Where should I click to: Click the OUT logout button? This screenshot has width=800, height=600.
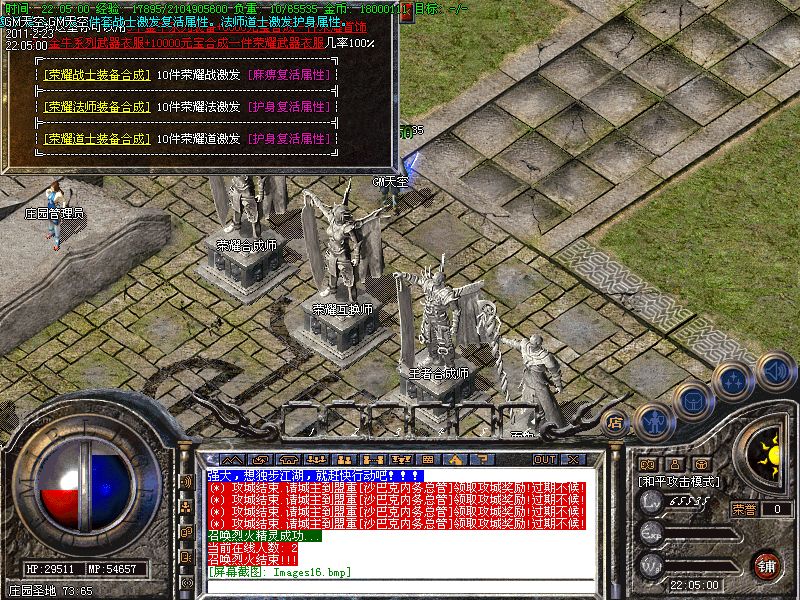[x=544, y=459]
